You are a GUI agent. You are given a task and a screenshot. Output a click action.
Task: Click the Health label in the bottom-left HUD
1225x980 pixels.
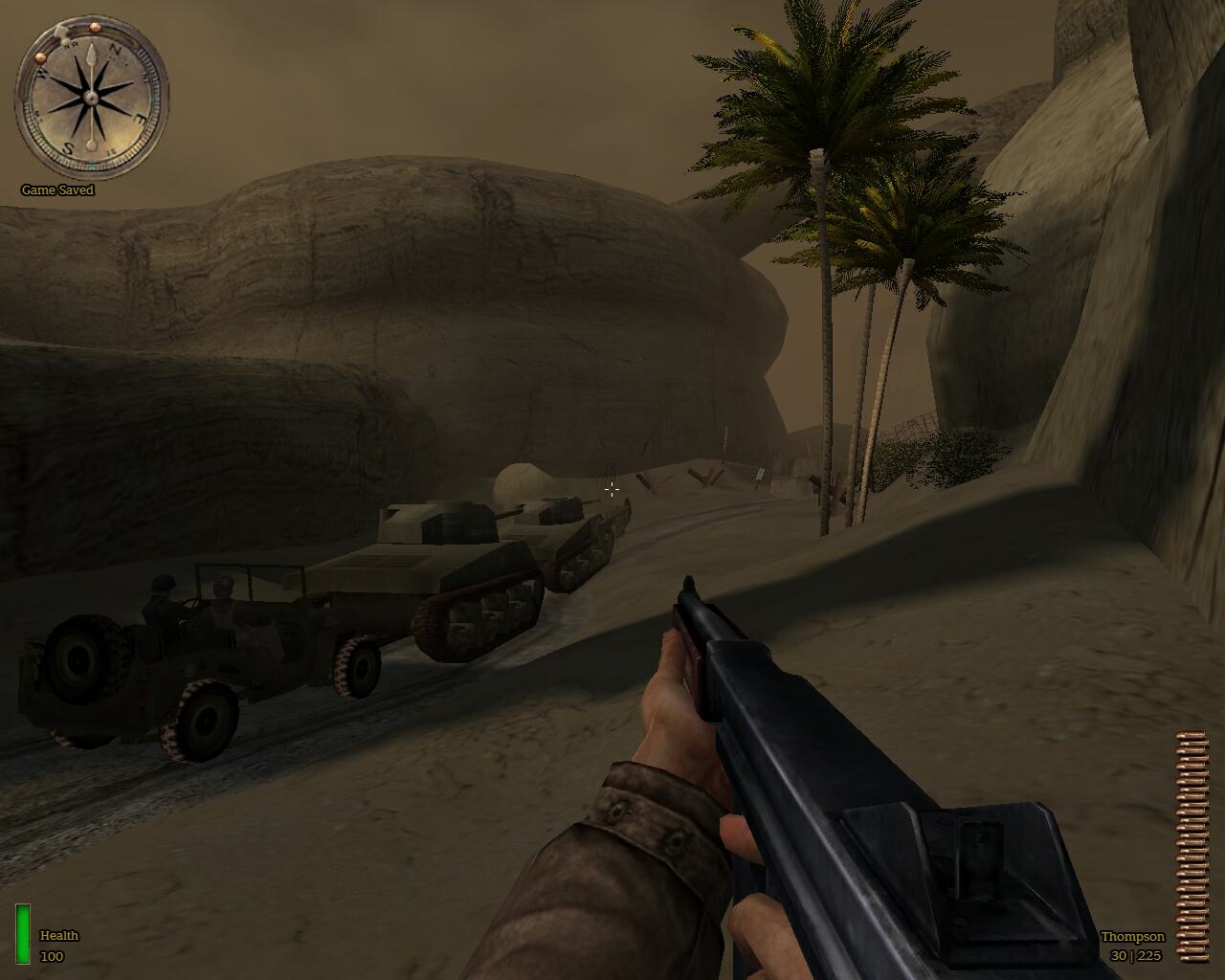point(59,936)
